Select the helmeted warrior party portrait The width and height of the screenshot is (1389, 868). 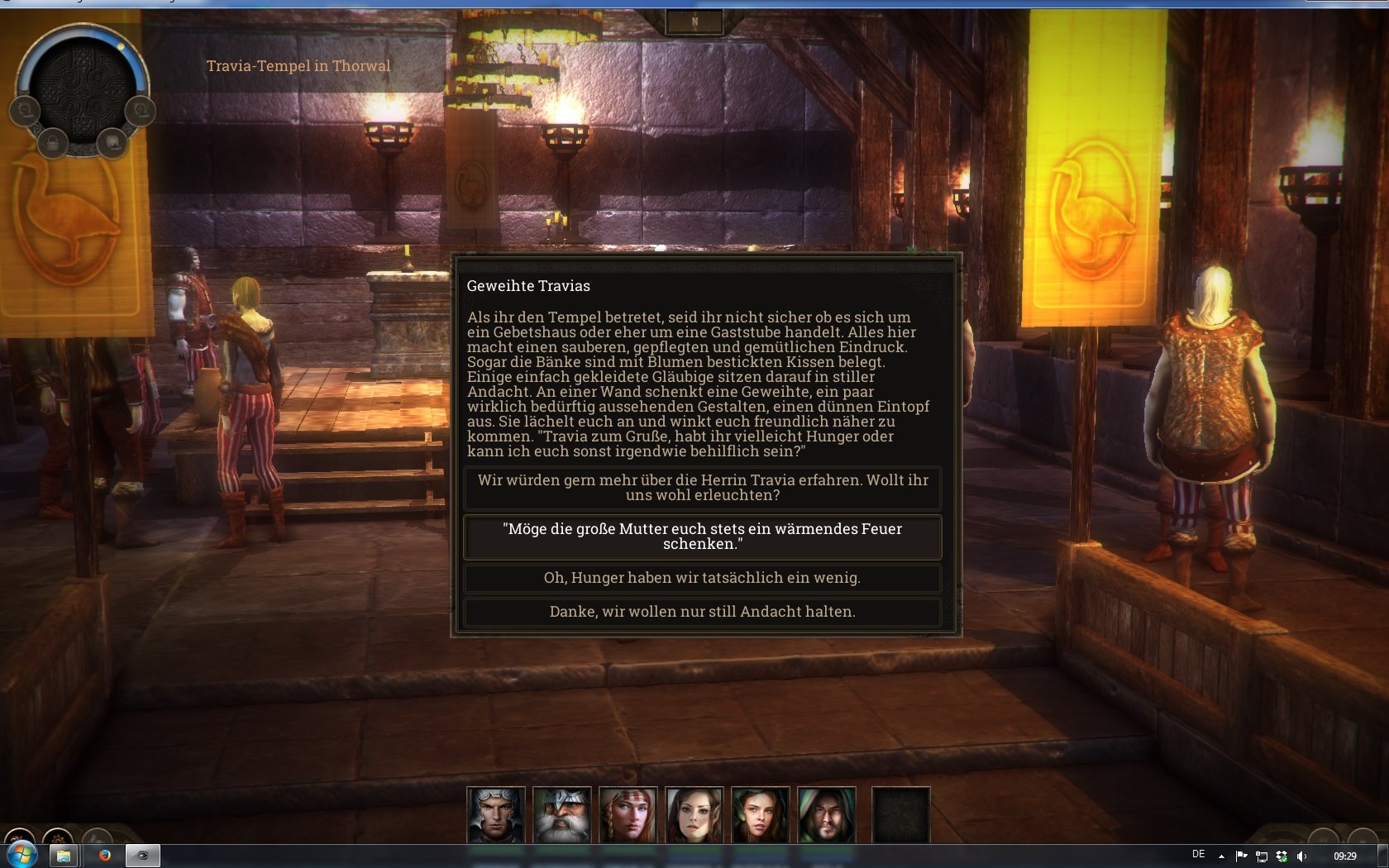point(496,814)
